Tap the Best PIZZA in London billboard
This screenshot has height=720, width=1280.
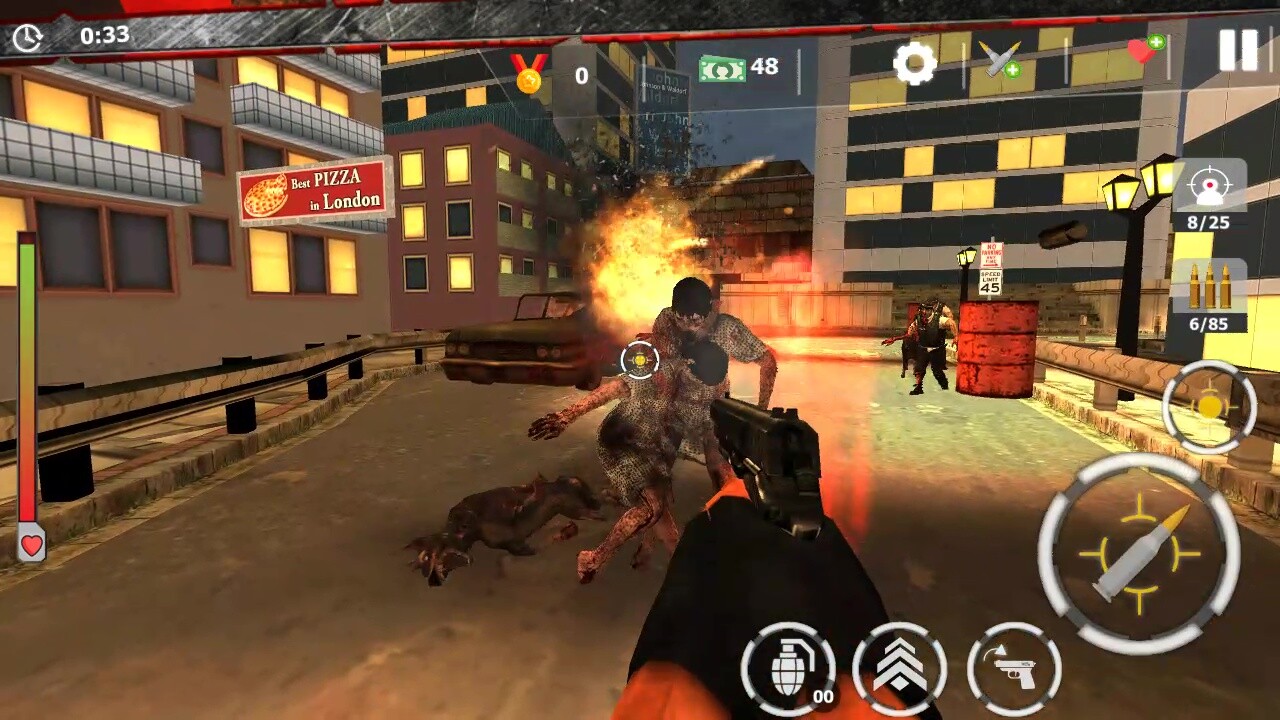pos(314,192)
